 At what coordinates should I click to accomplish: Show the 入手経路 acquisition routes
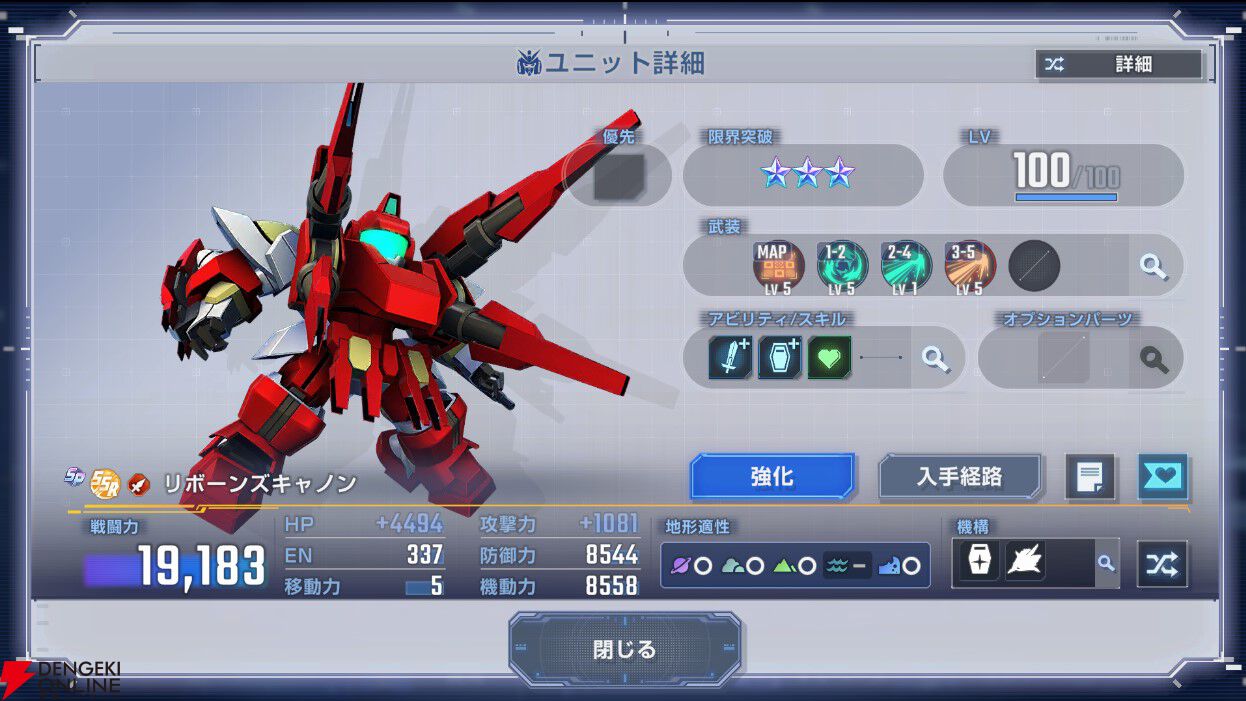(959, 476)
